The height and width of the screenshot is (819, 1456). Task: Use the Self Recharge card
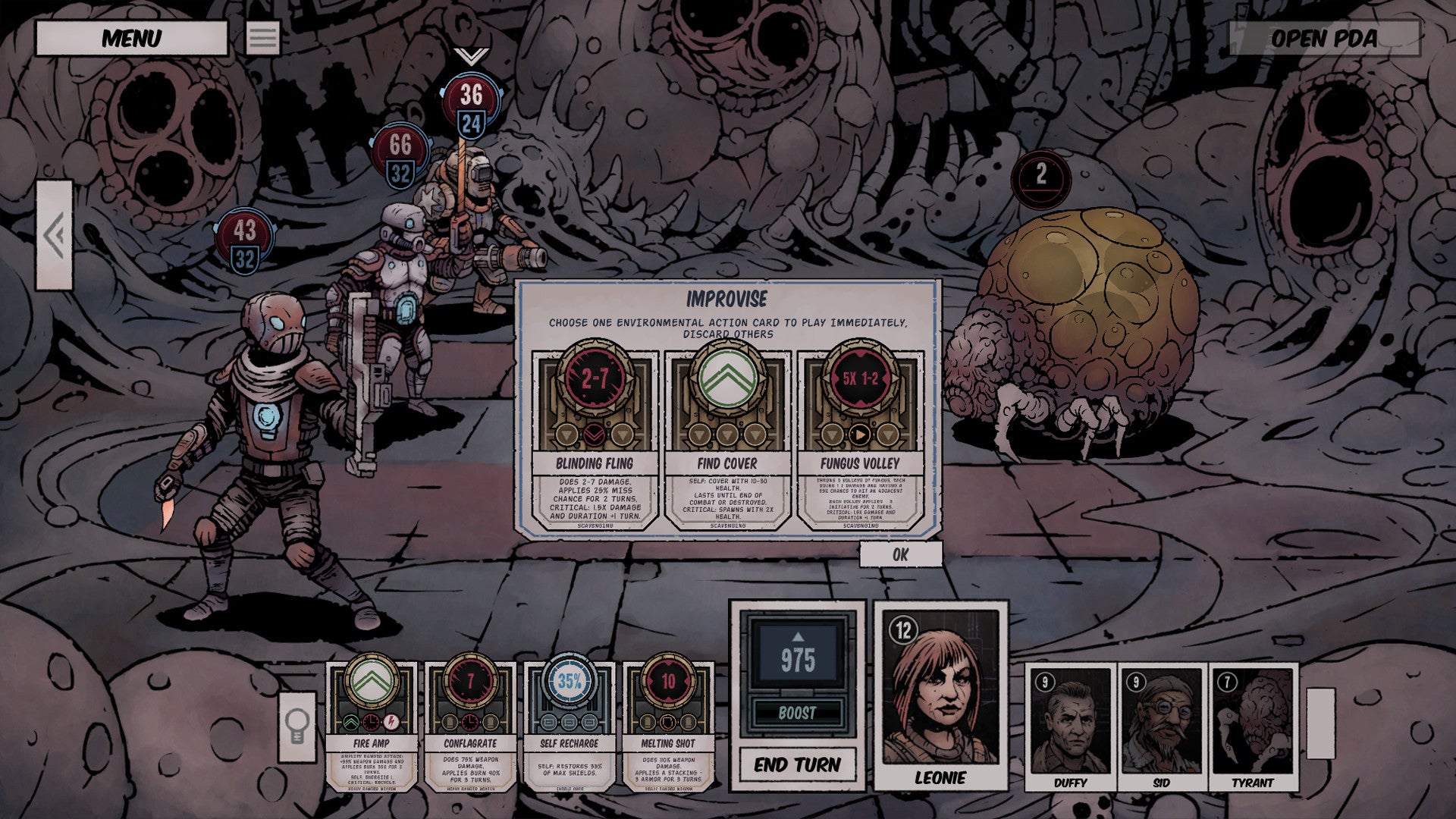[x=569, y=724]
